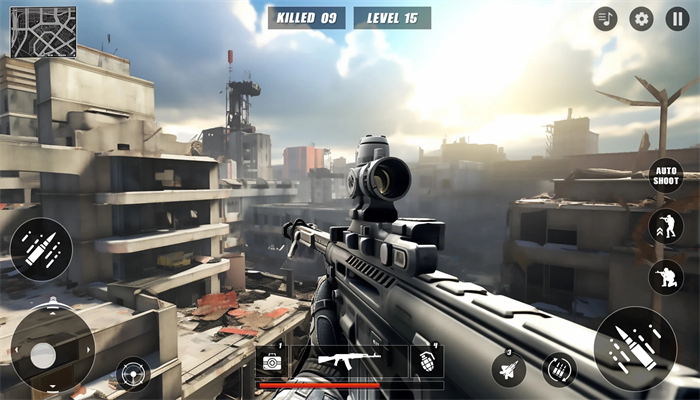Click the movement joystick pad
Image resolution: width=700 pixels, height=400 pixels.
coord(44,354)
